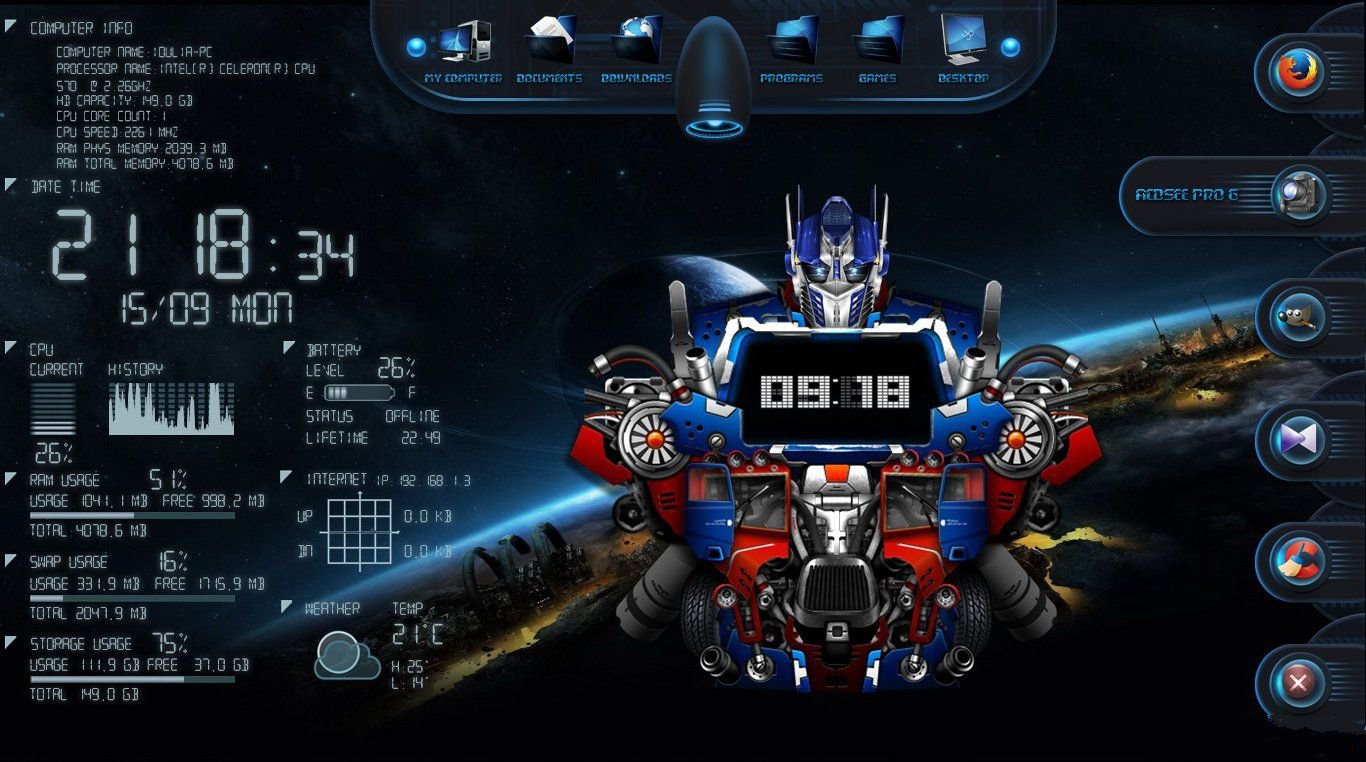
Task: Toggle the Storage Usage section arrow
Action: (x=11, y=642)
